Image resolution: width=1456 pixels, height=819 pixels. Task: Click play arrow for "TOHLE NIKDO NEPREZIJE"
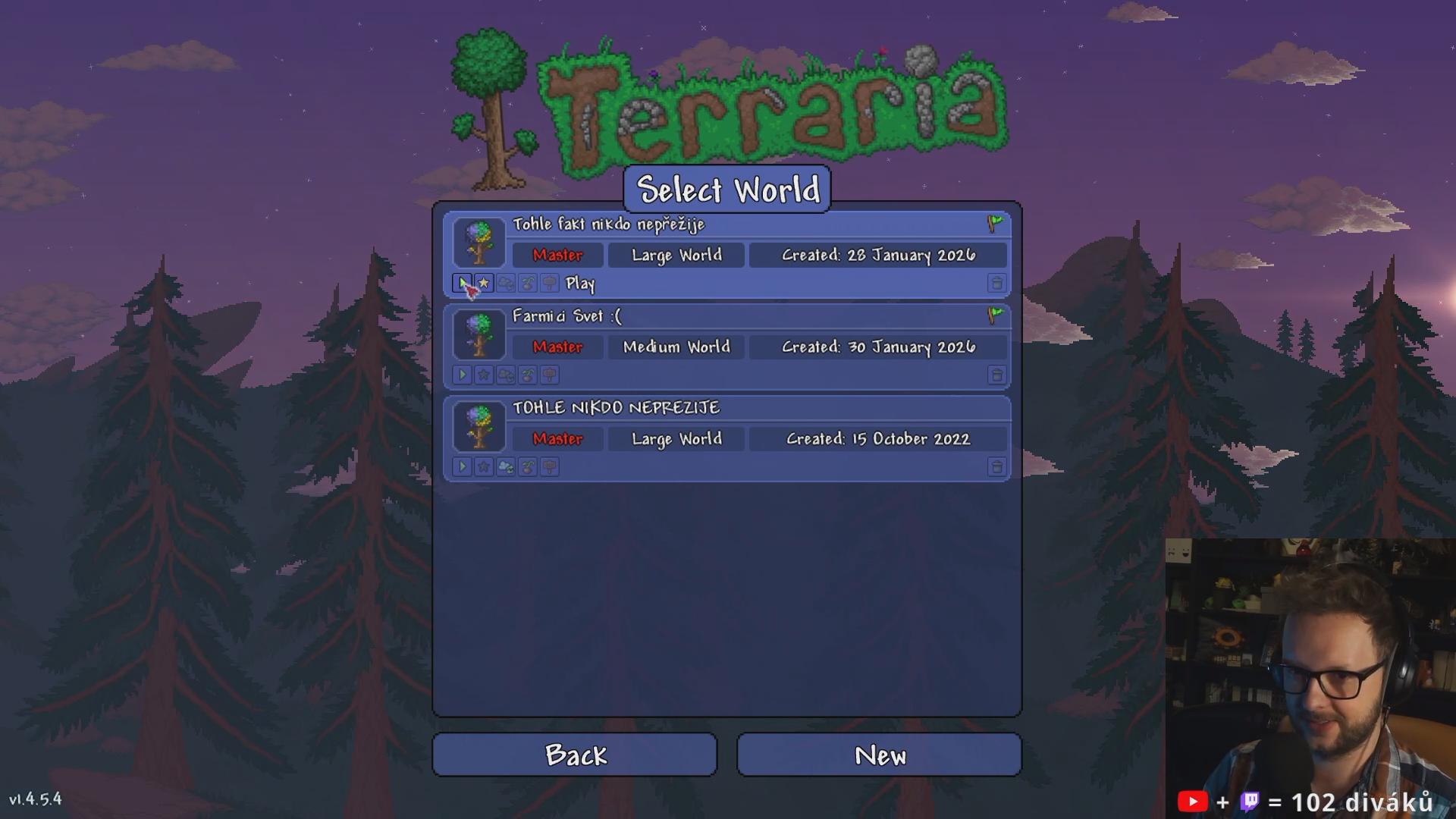[x=462, y=467]
